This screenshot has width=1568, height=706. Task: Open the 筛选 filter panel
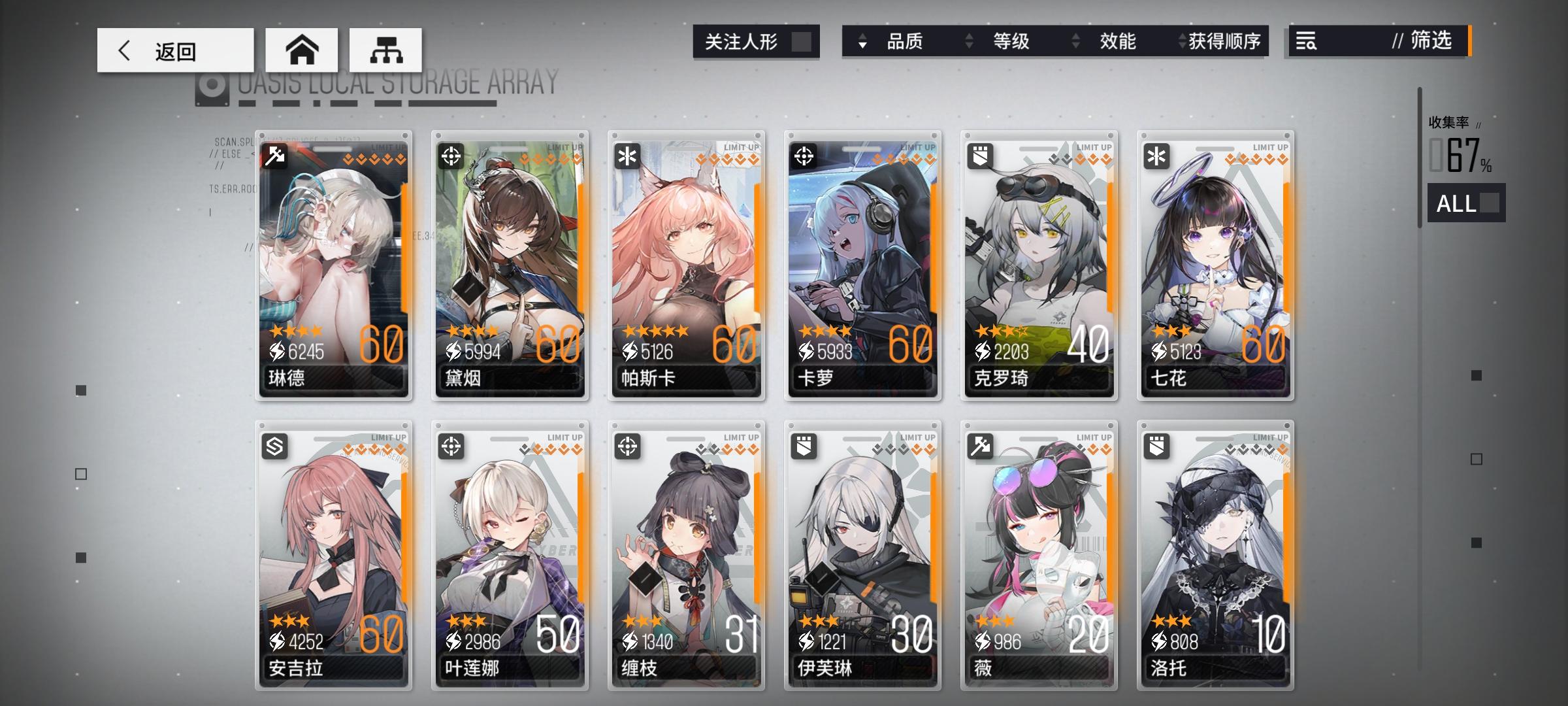[x=1432, y=42]
